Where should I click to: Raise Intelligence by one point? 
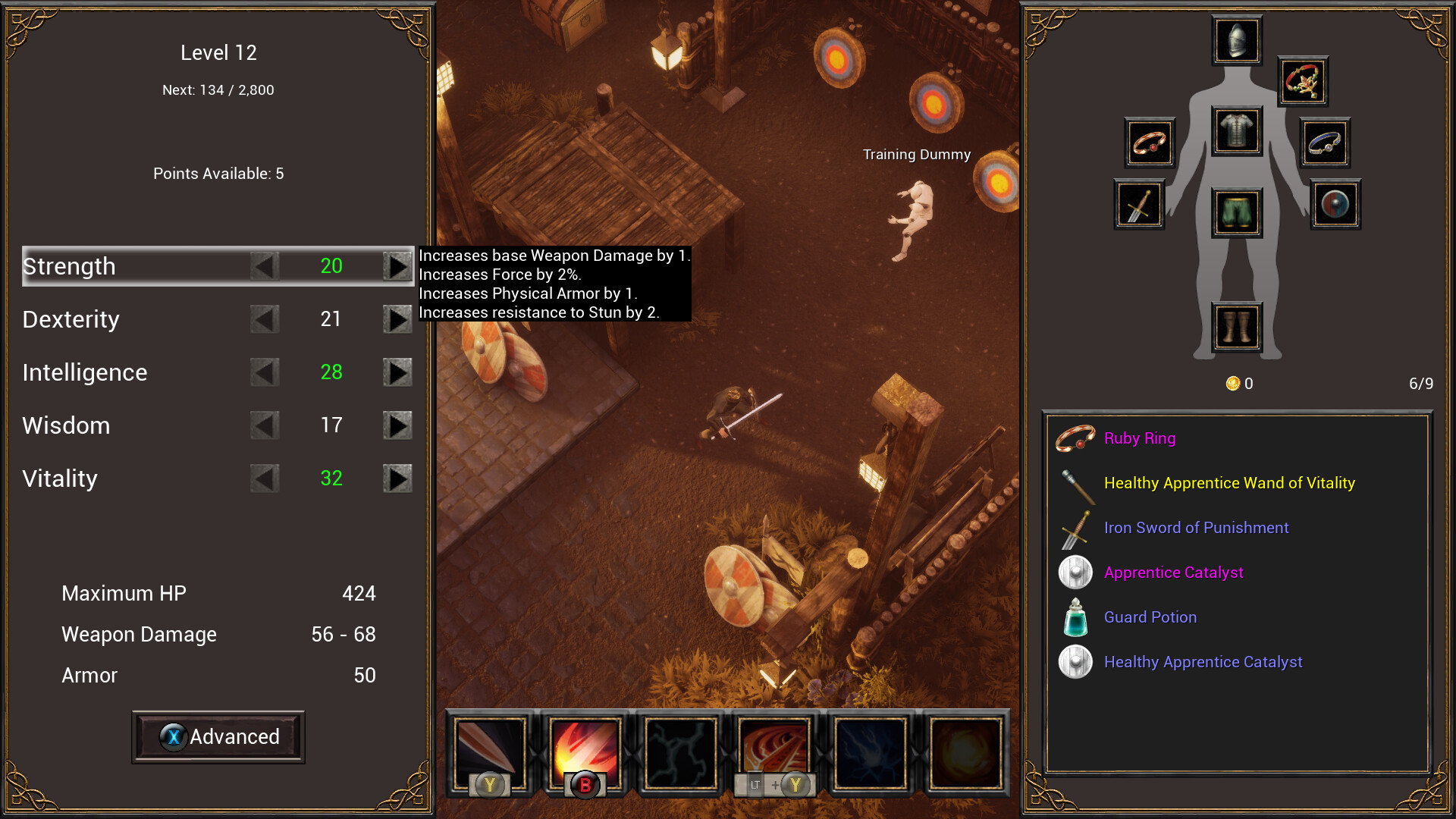[397, 372]
